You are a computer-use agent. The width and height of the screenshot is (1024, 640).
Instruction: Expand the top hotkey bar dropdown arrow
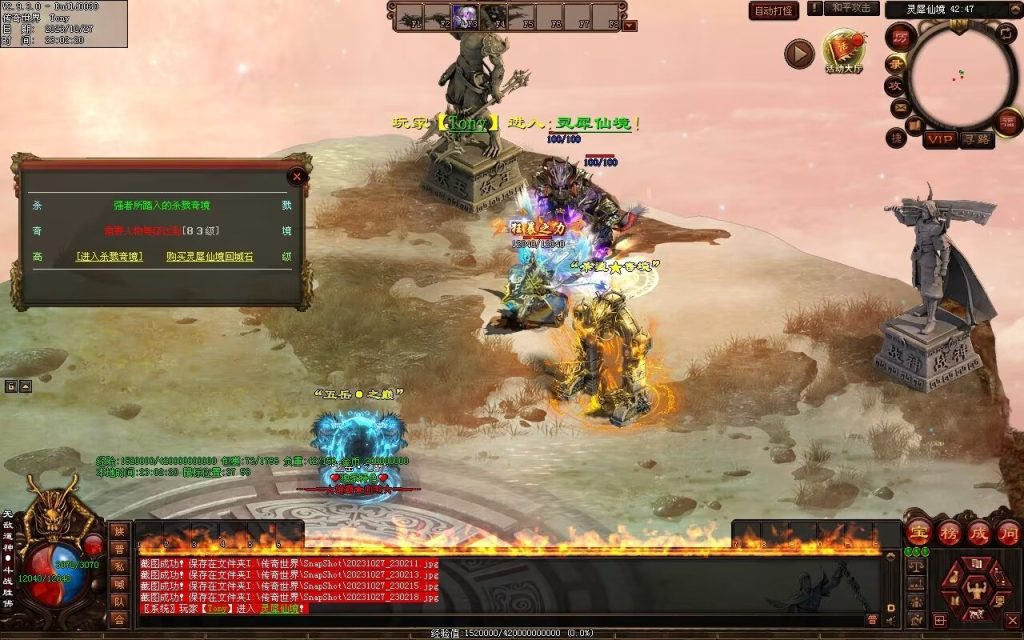coord(629,26)
